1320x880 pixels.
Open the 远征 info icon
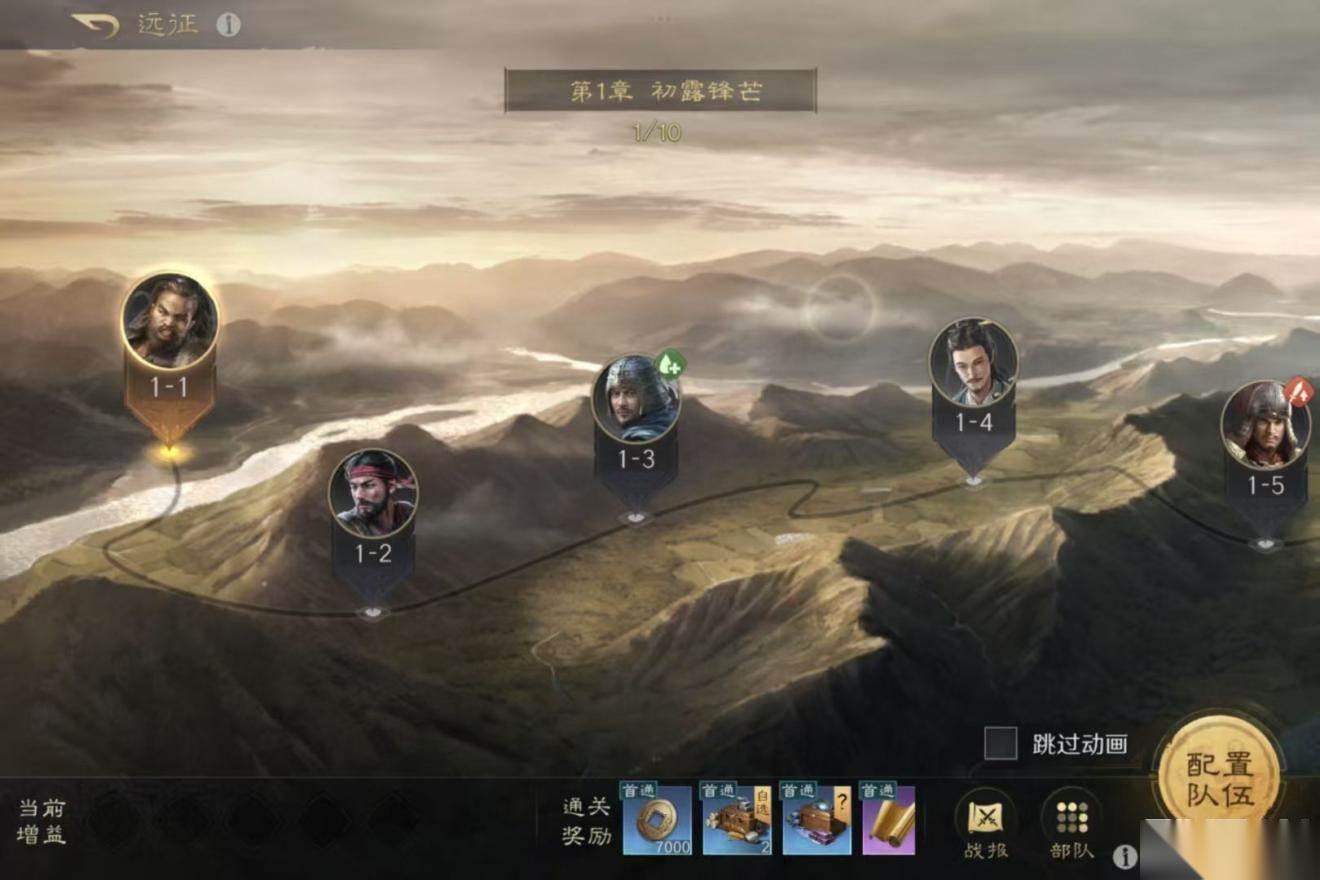click(x=229, y=25)
